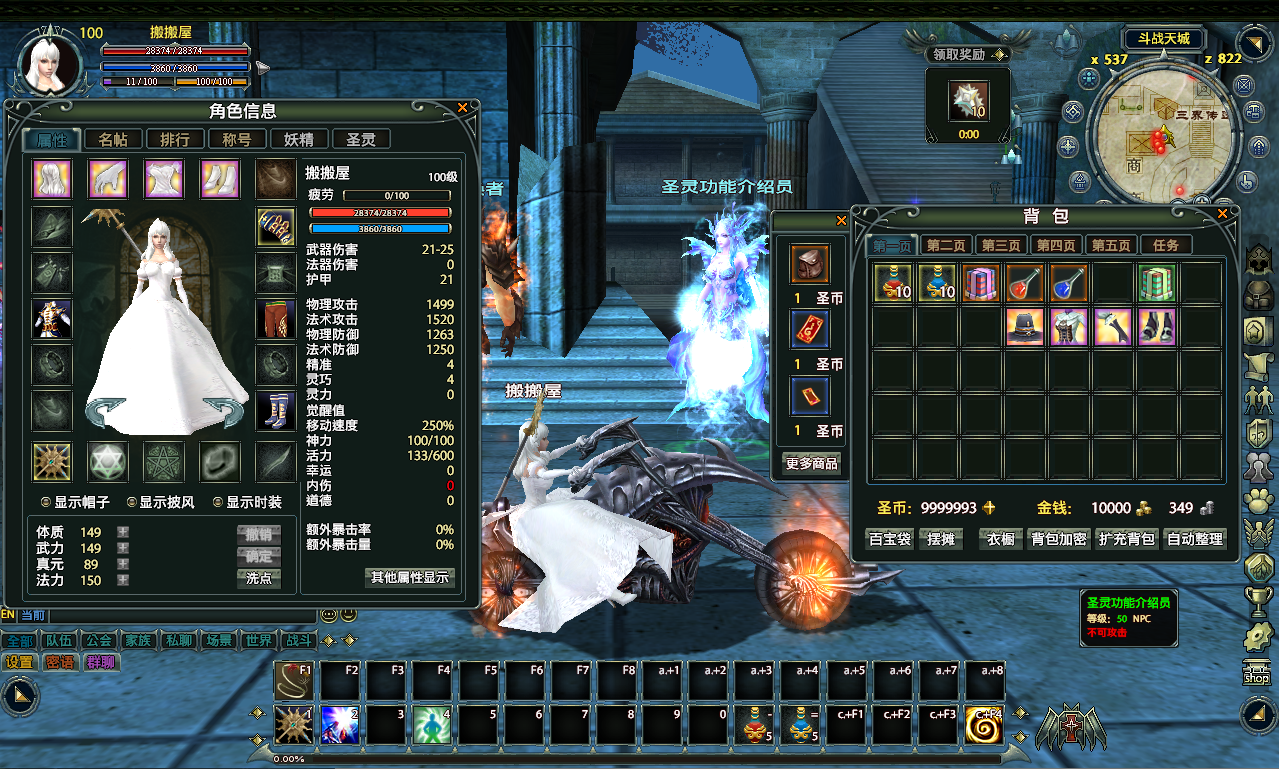Click the 扩充背包 expand bag button
The width and height of the screenshot is (1279, 769).
tap(1126, 539)
